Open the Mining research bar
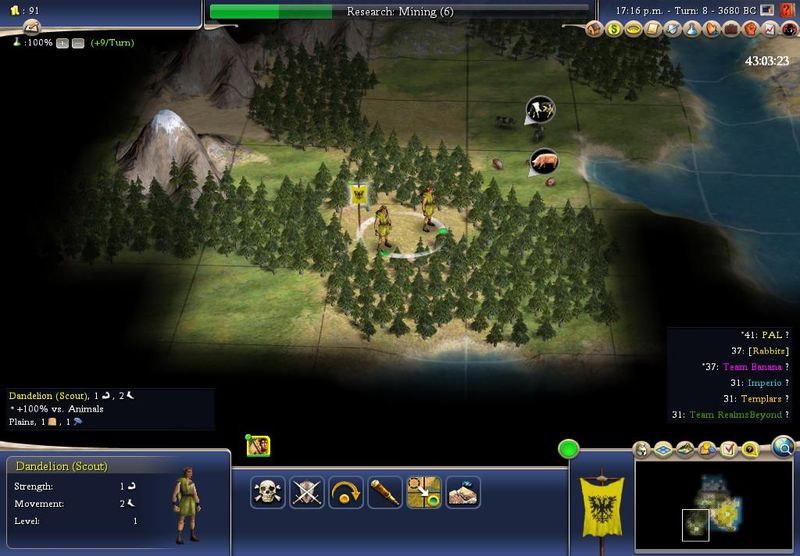Screen dimensions: 800x556 pos(399,11)
